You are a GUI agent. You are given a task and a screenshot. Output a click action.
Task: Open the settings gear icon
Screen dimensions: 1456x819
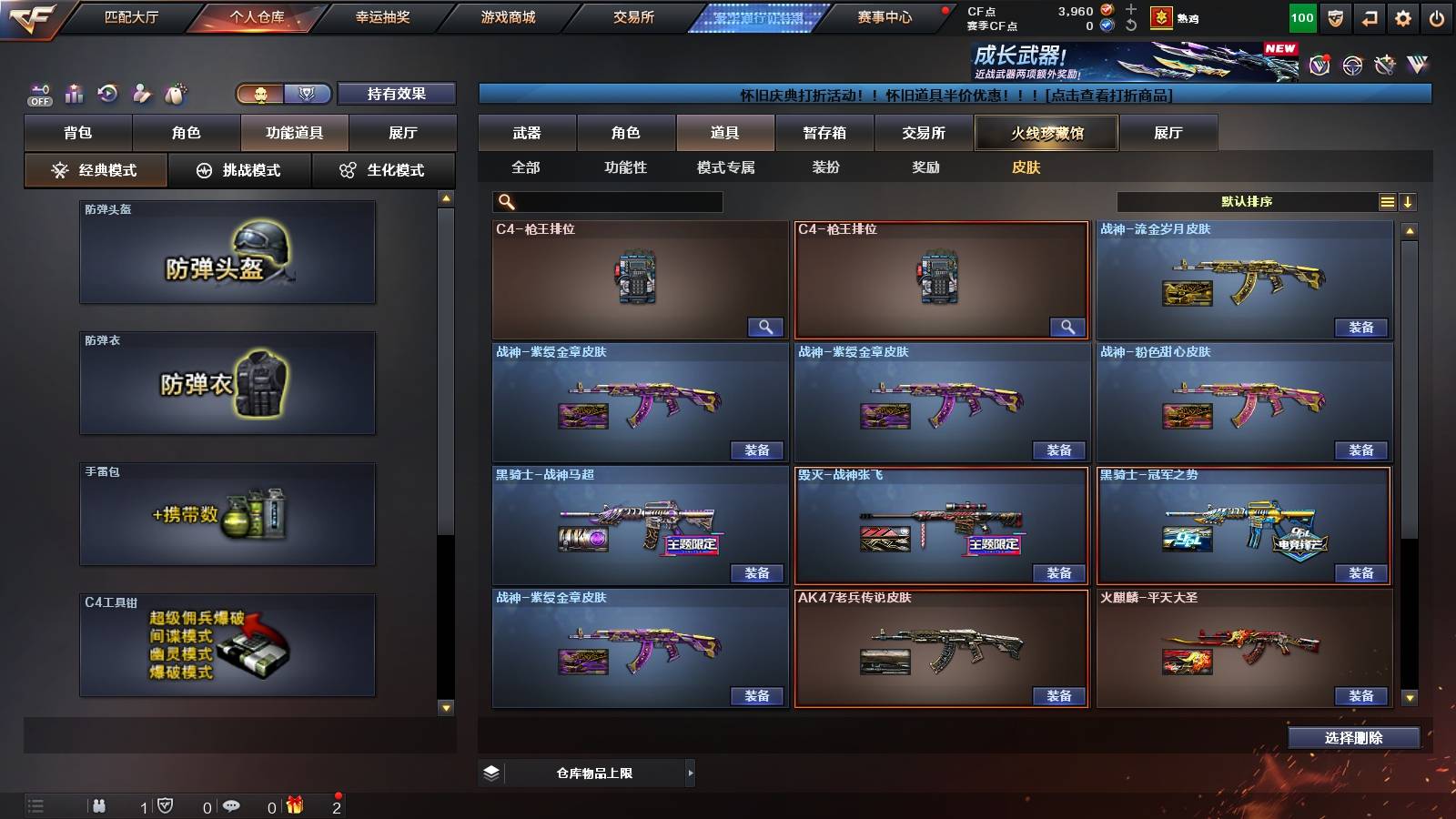pos(1404,17)
